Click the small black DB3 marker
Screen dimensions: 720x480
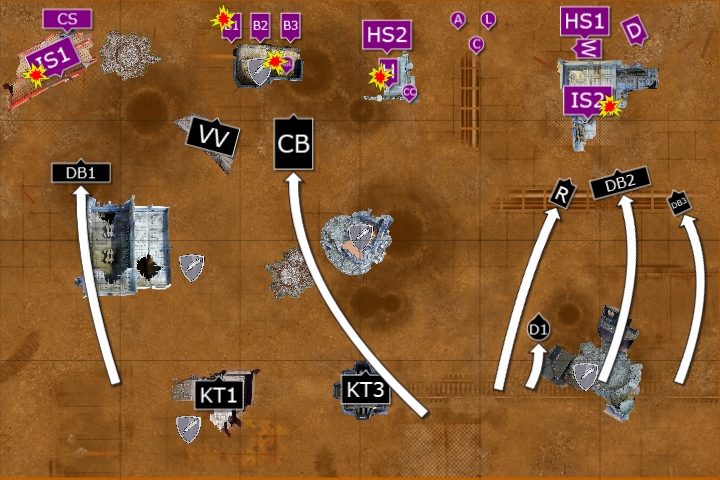click(x=680, y=203)
